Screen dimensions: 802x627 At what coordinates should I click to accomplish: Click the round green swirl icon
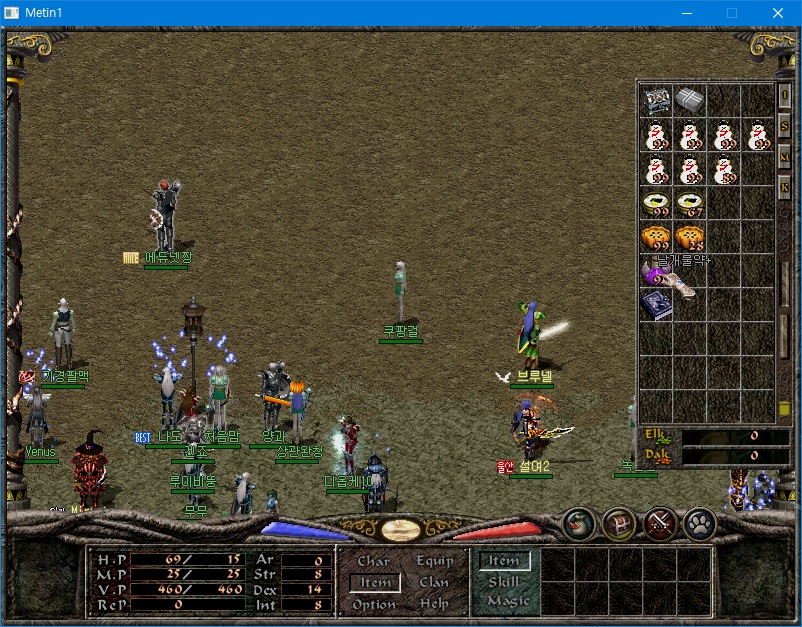click(x=578, y=523)
